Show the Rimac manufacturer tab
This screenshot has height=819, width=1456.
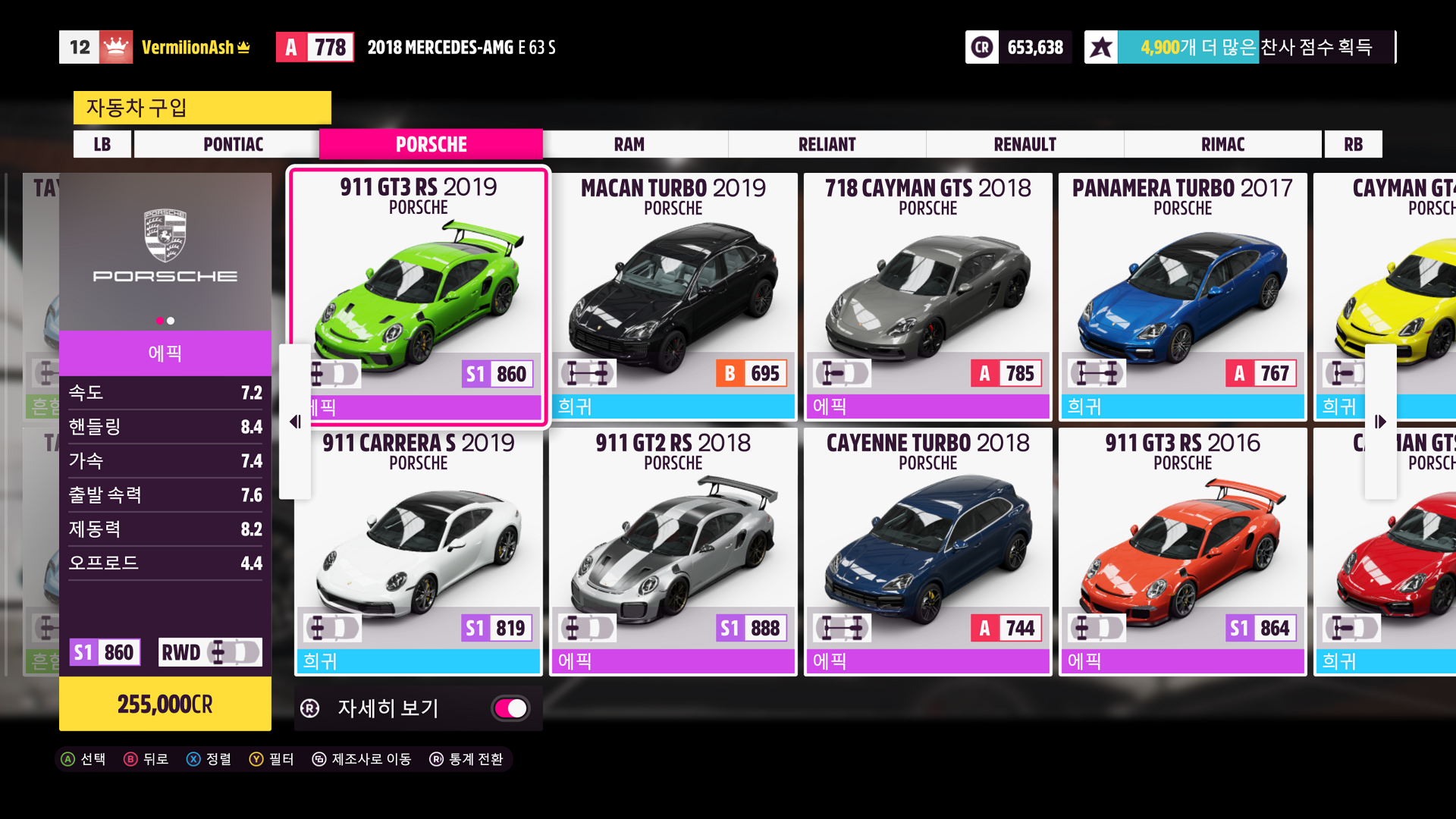(x=1222, y=144)
